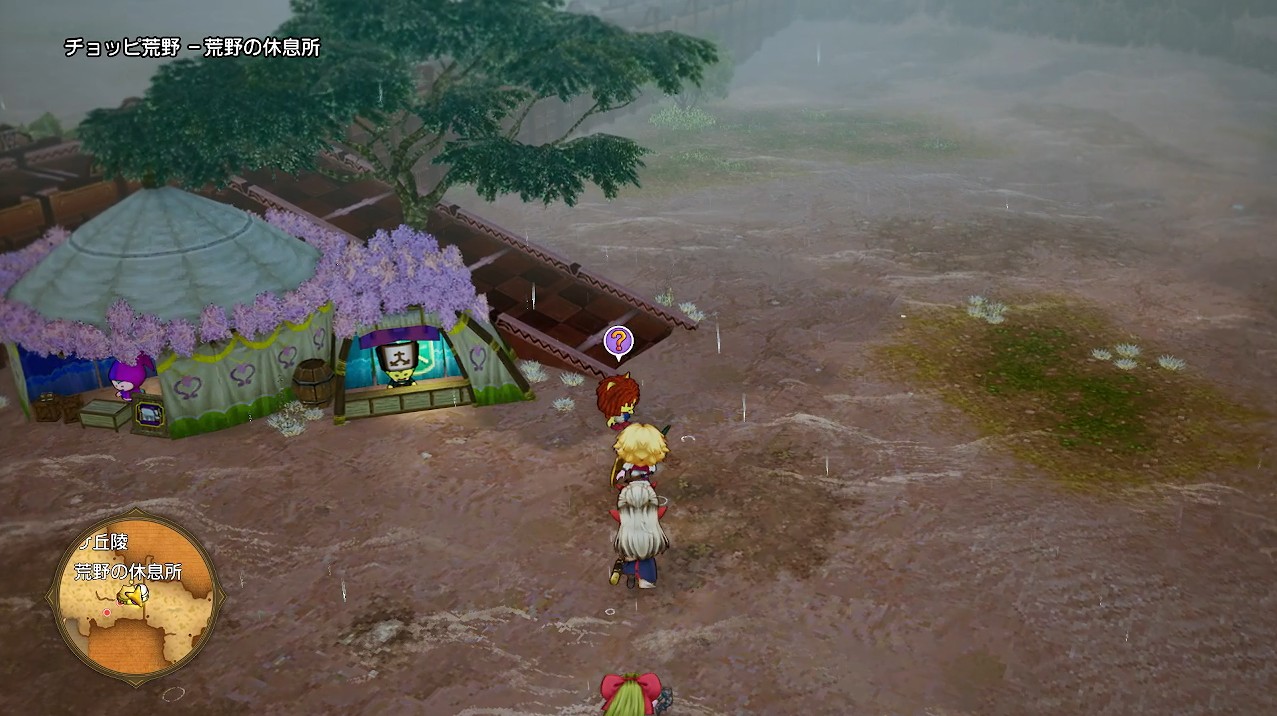Open the circular minimap
Image resolution: width=1277 pixels, height=716 pixels.
(x=135, y=597)
